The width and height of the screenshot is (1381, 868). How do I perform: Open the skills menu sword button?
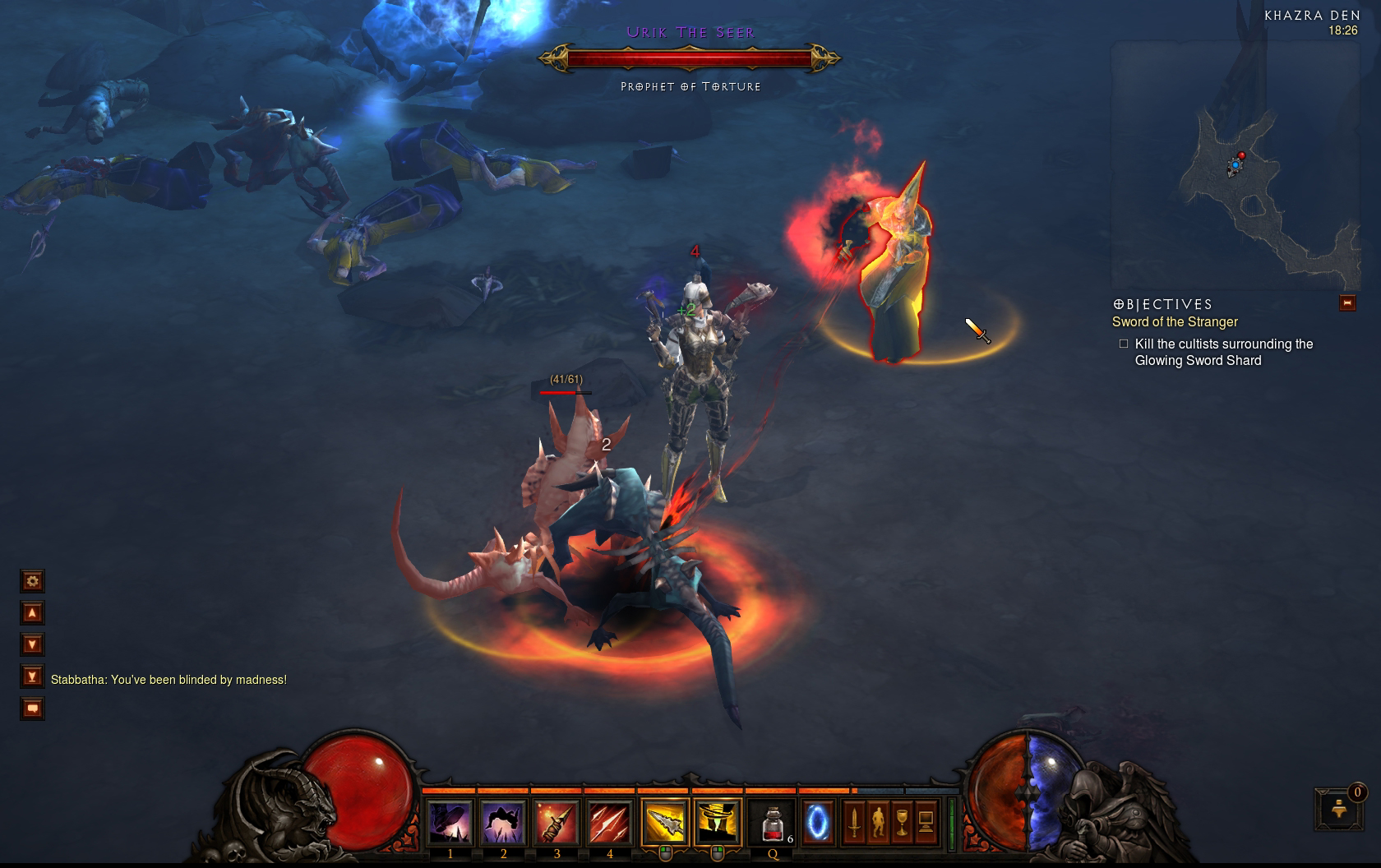click(x=854, y=822)
